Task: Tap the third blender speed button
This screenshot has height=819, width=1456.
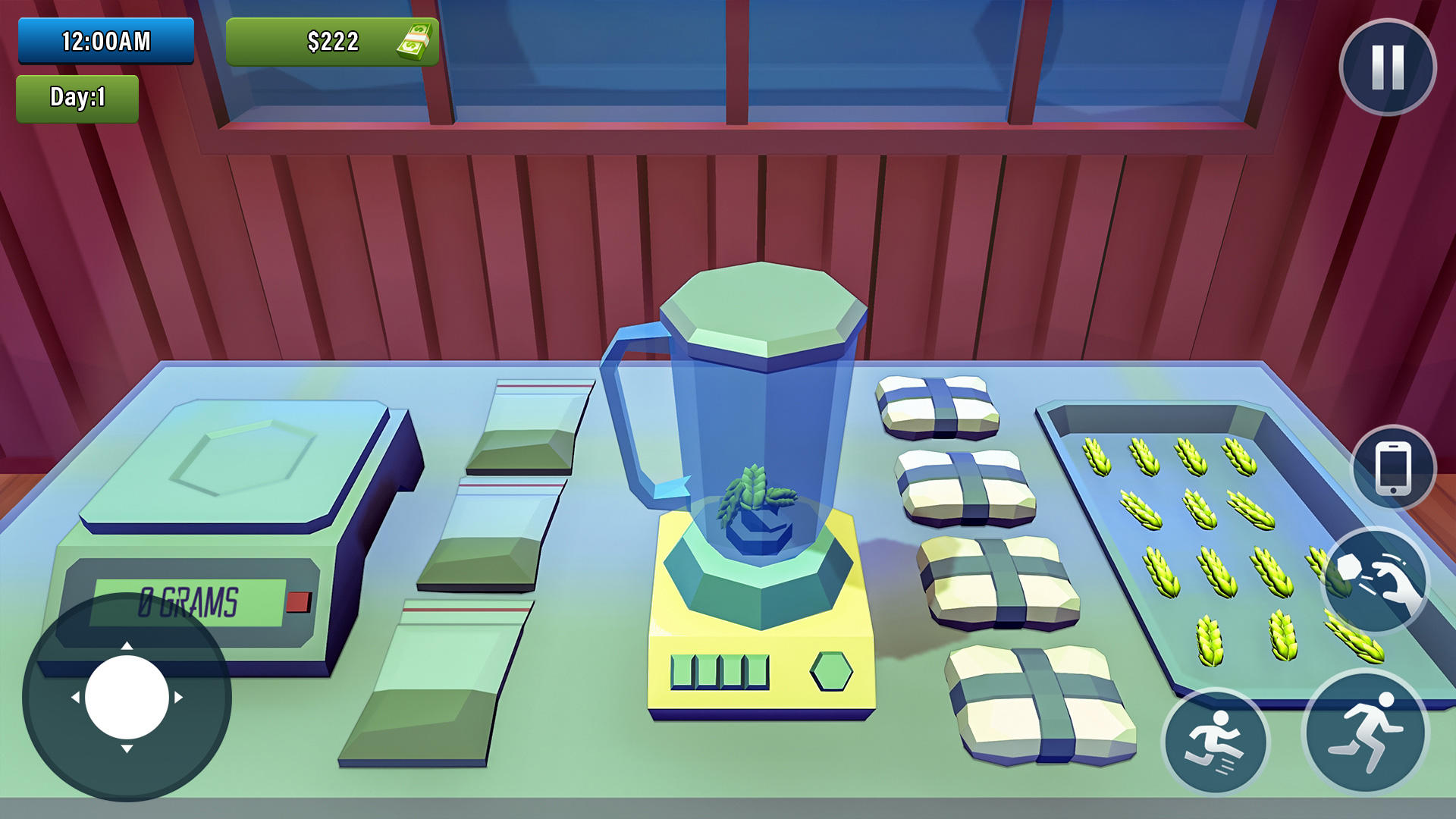Action: pos(730,670)
